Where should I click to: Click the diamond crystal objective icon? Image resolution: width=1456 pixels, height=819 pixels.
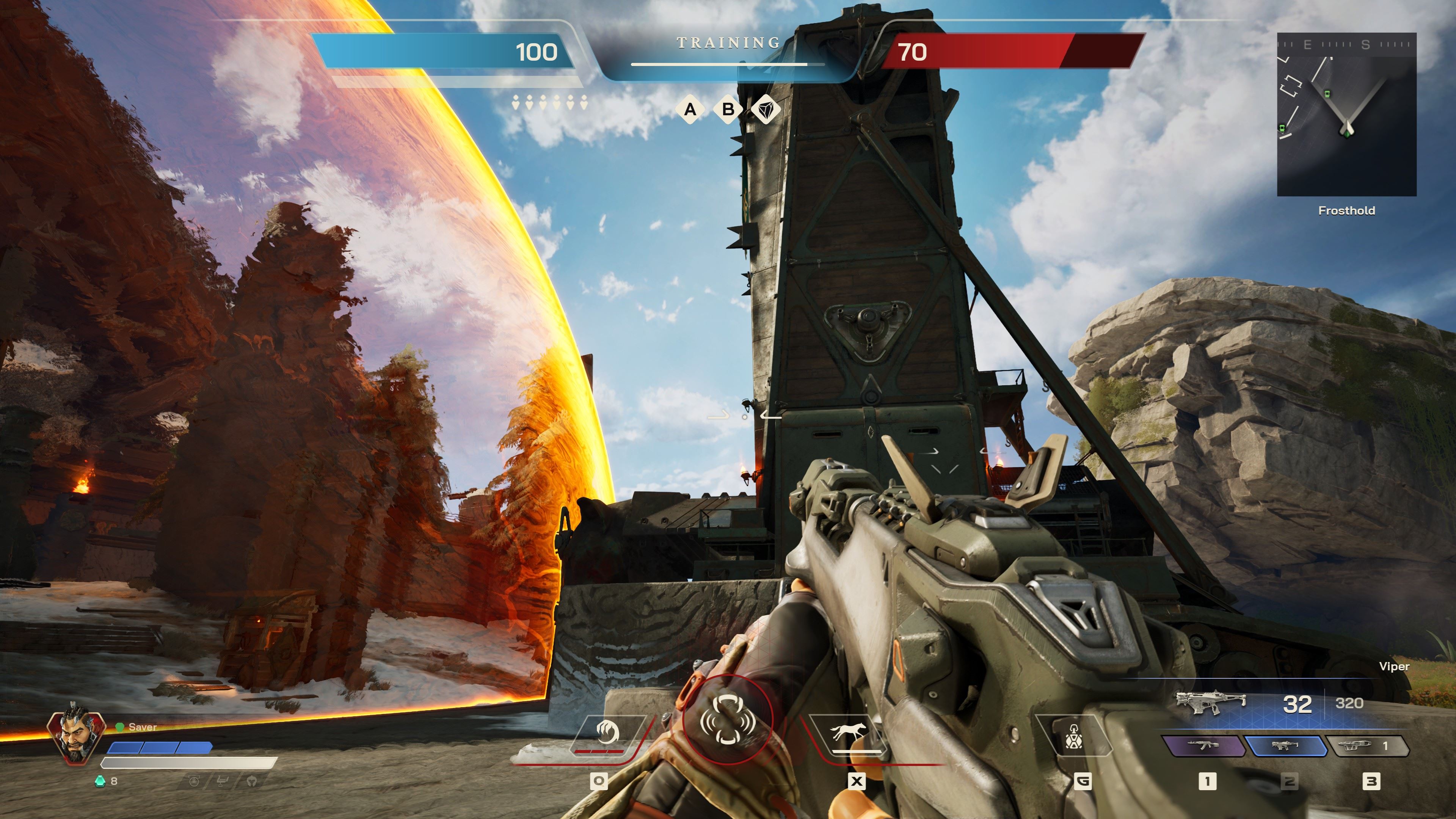pos(766,109)
